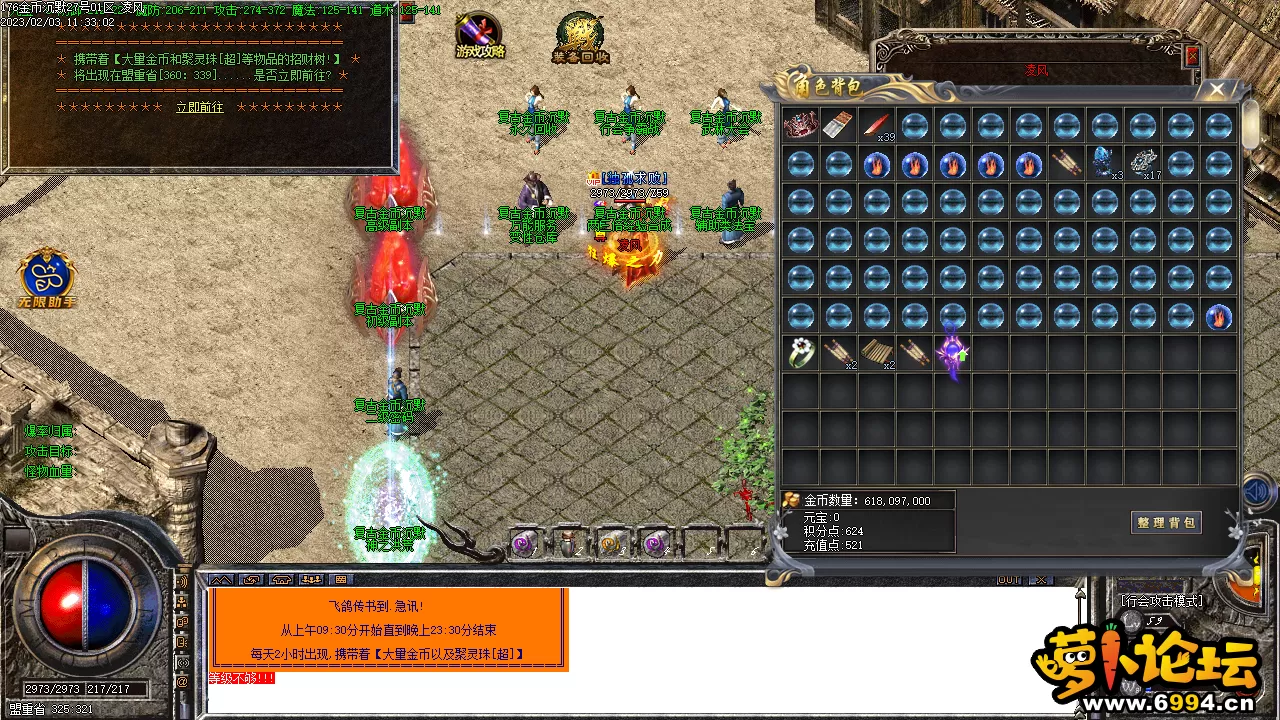
Task: Select the silver ornament x17 stack
Action: click(1142, 163)
